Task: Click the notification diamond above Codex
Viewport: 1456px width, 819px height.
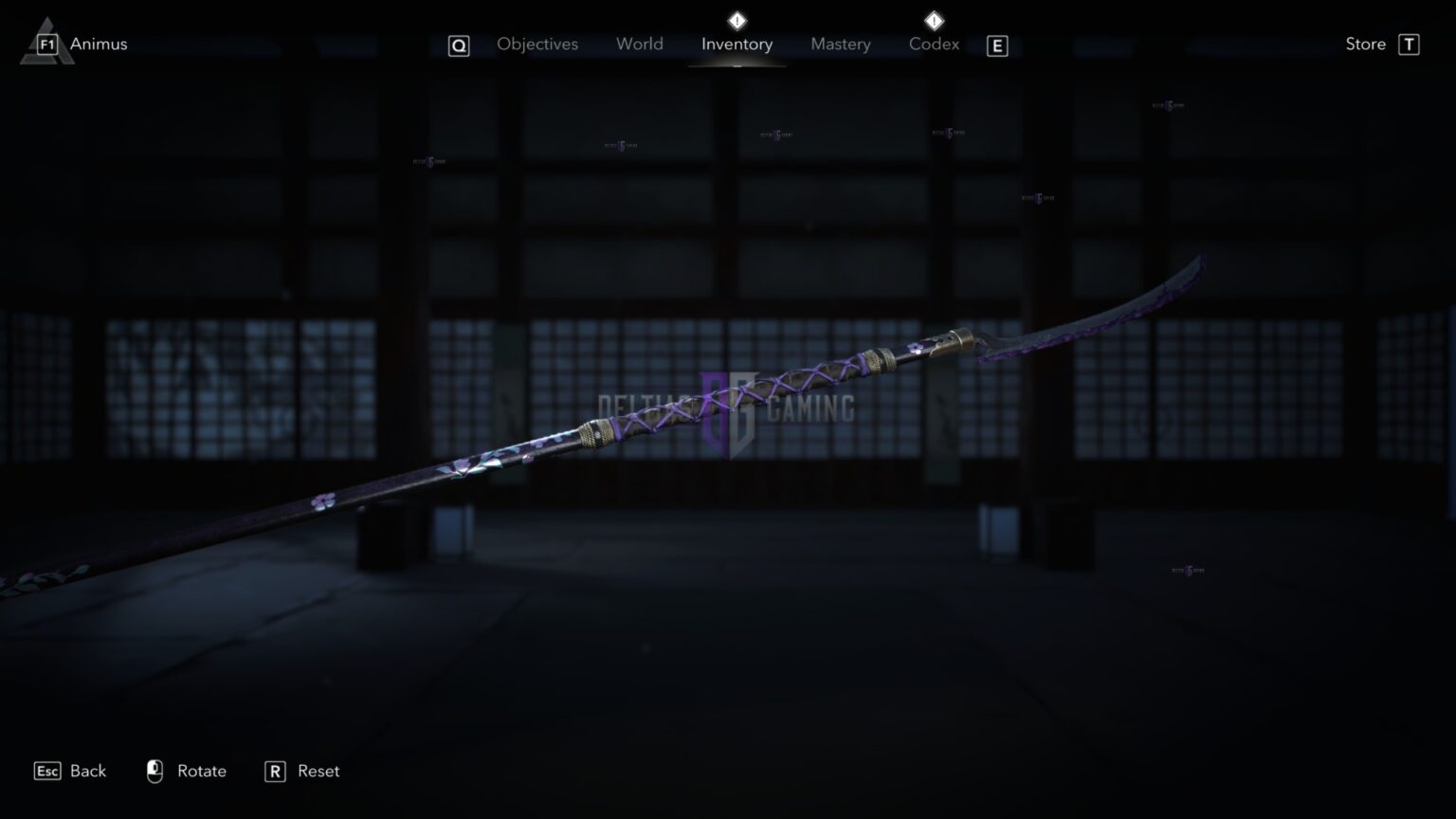Action: point(933,19)
